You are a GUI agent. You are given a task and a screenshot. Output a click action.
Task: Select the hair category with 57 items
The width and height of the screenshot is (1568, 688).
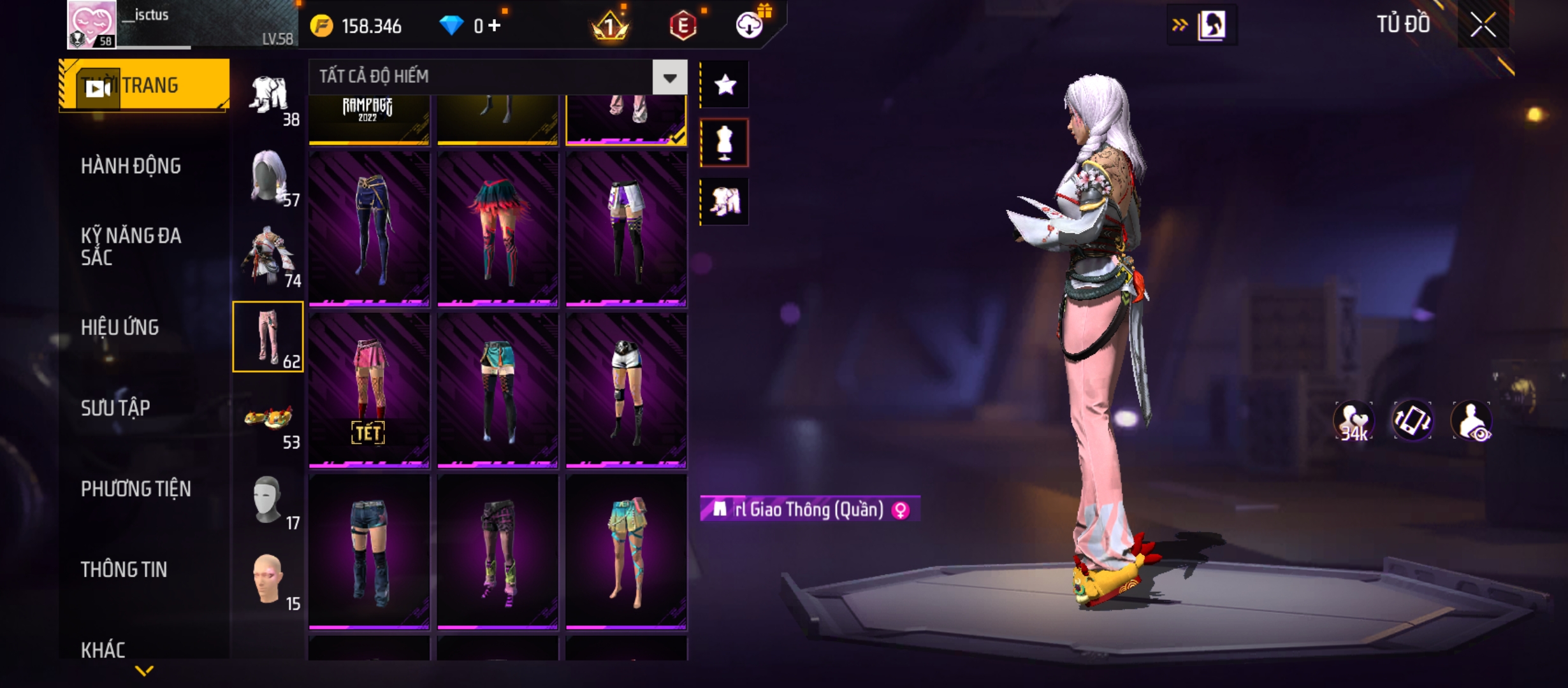268,178
